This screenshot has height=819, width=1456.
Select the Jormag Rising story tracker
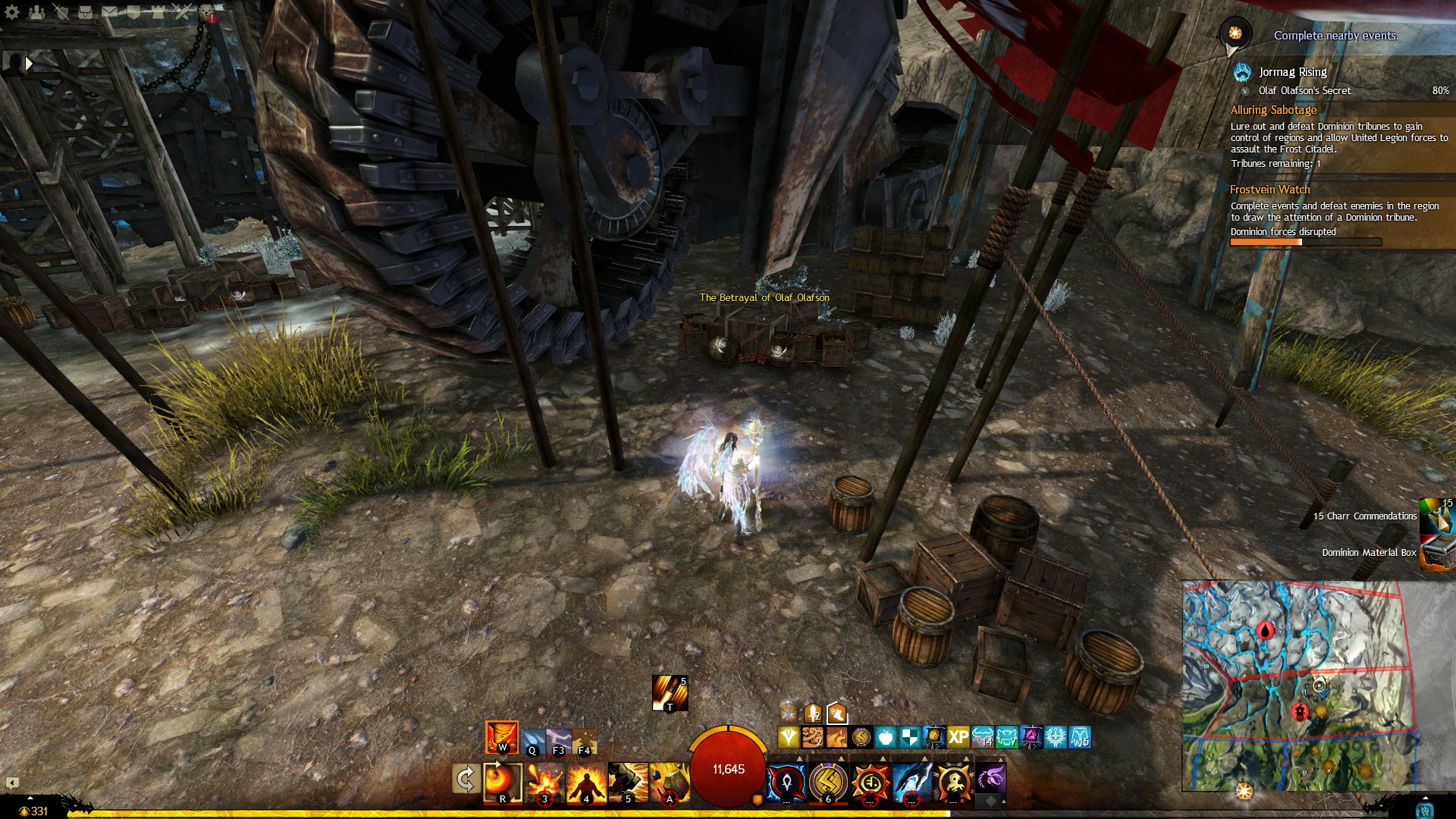point(1292,72)
